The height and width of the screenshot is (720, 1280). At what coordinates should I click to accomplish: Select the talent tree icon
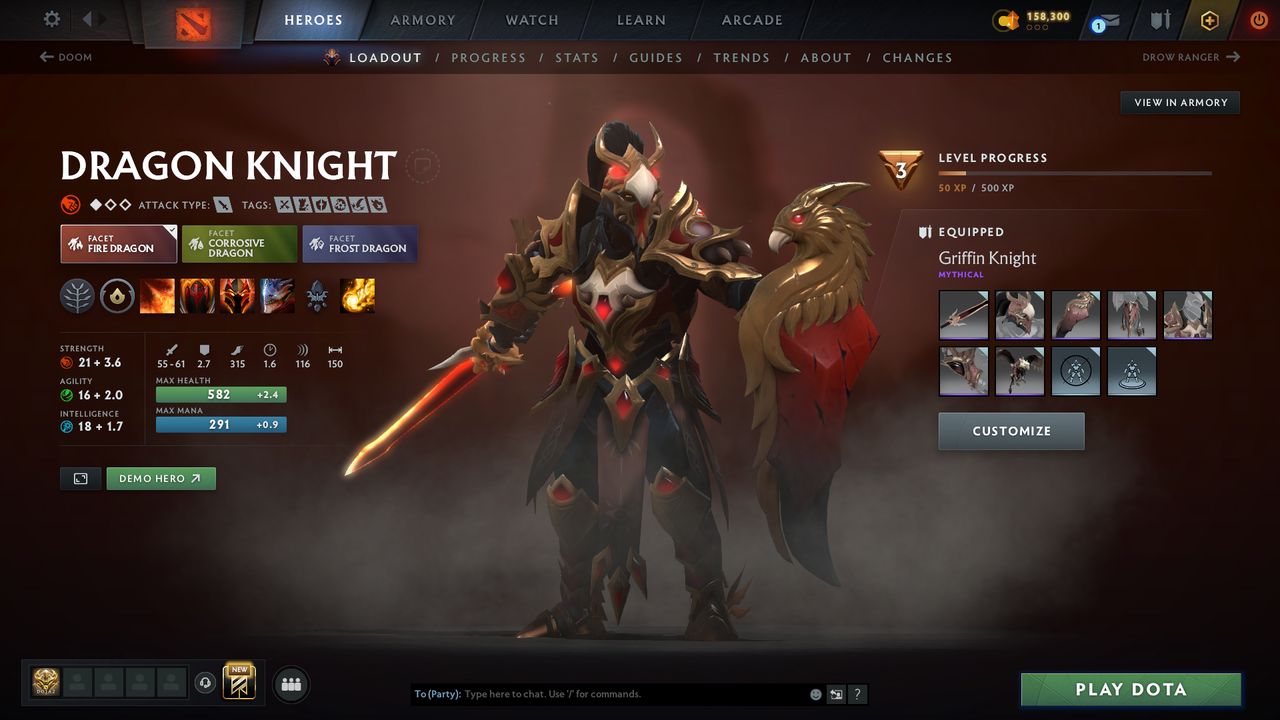click(x=77, y=296)
